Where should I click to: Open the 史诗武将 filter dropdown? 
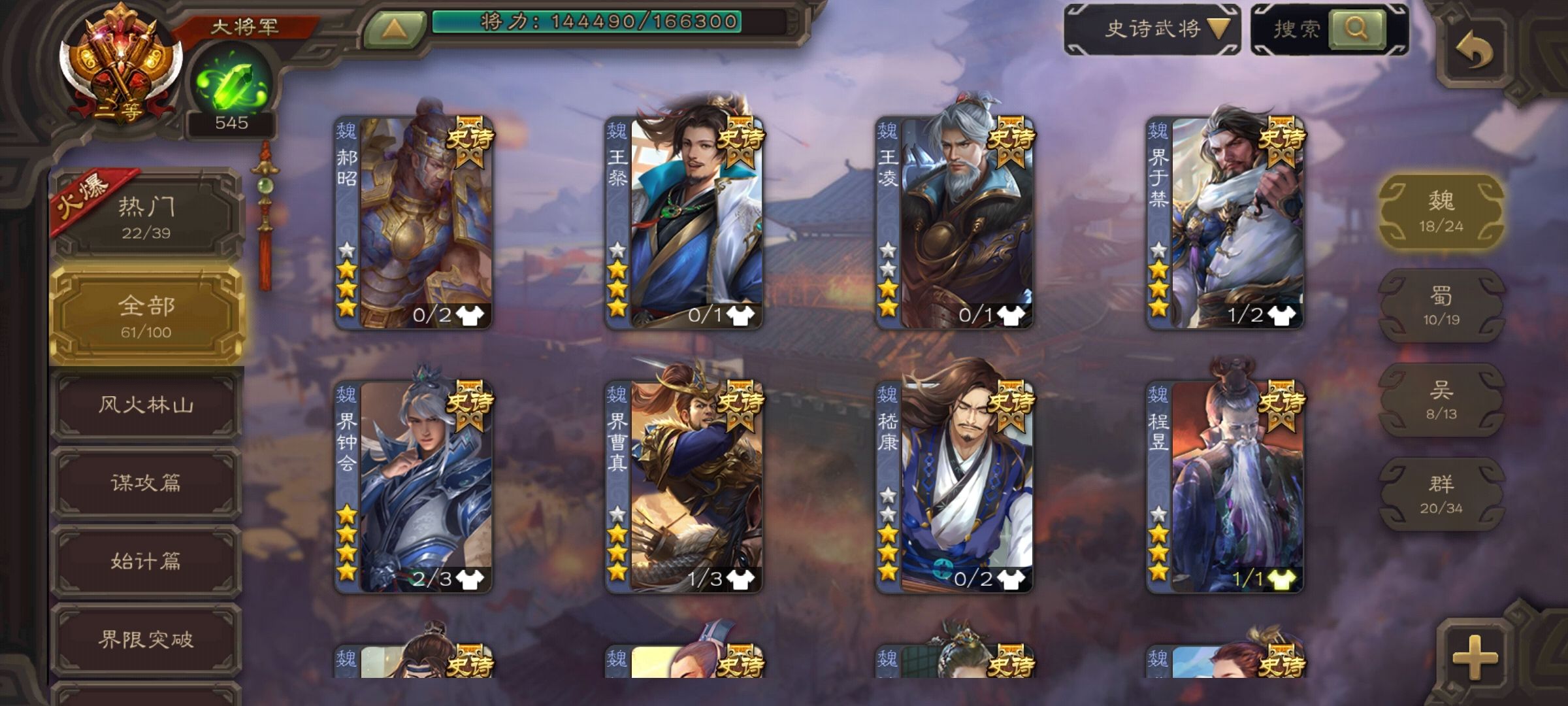(x=1152, y=29)
